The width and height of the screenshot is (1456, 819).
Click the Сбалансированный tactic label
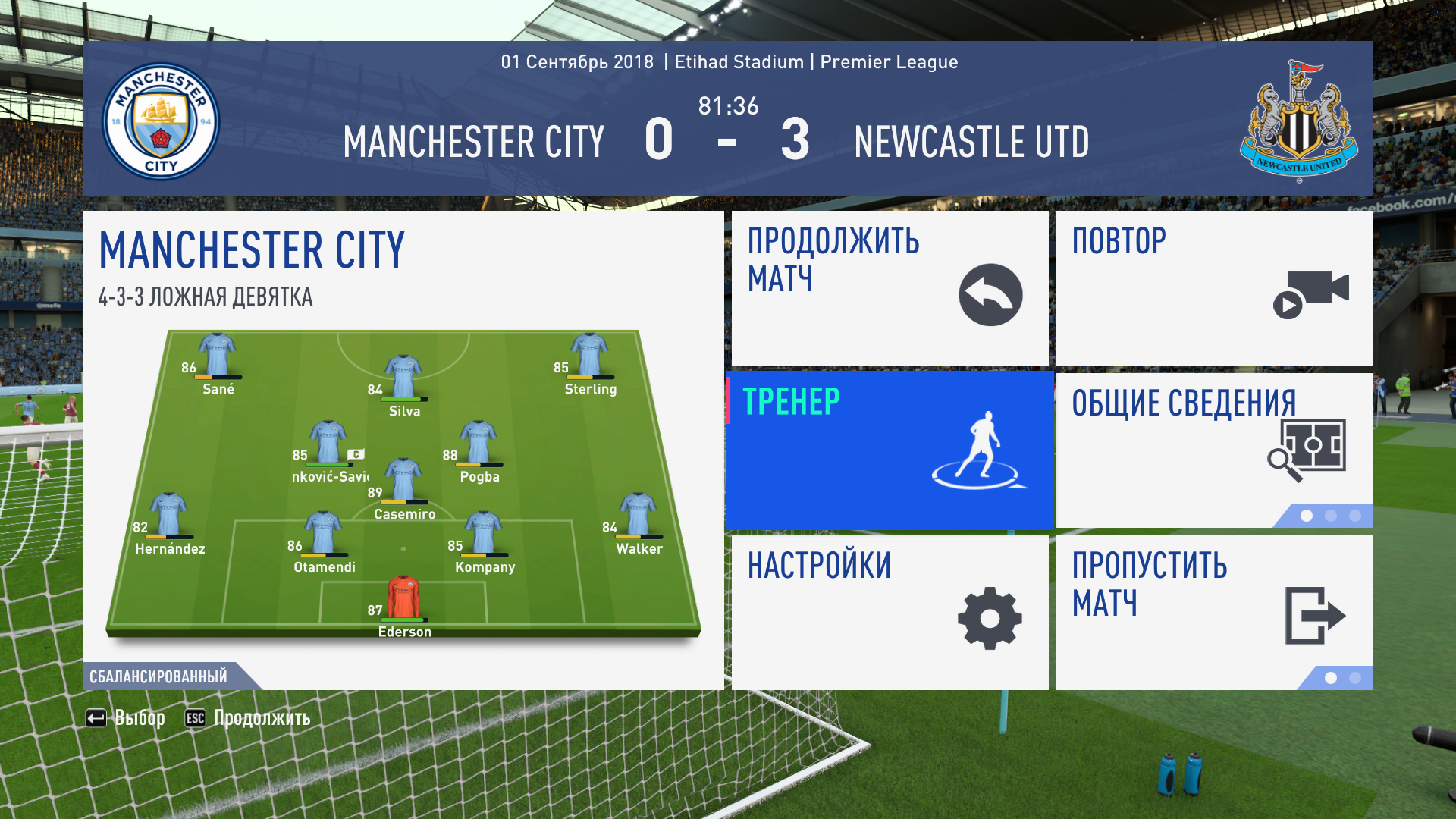coord(158,676)
